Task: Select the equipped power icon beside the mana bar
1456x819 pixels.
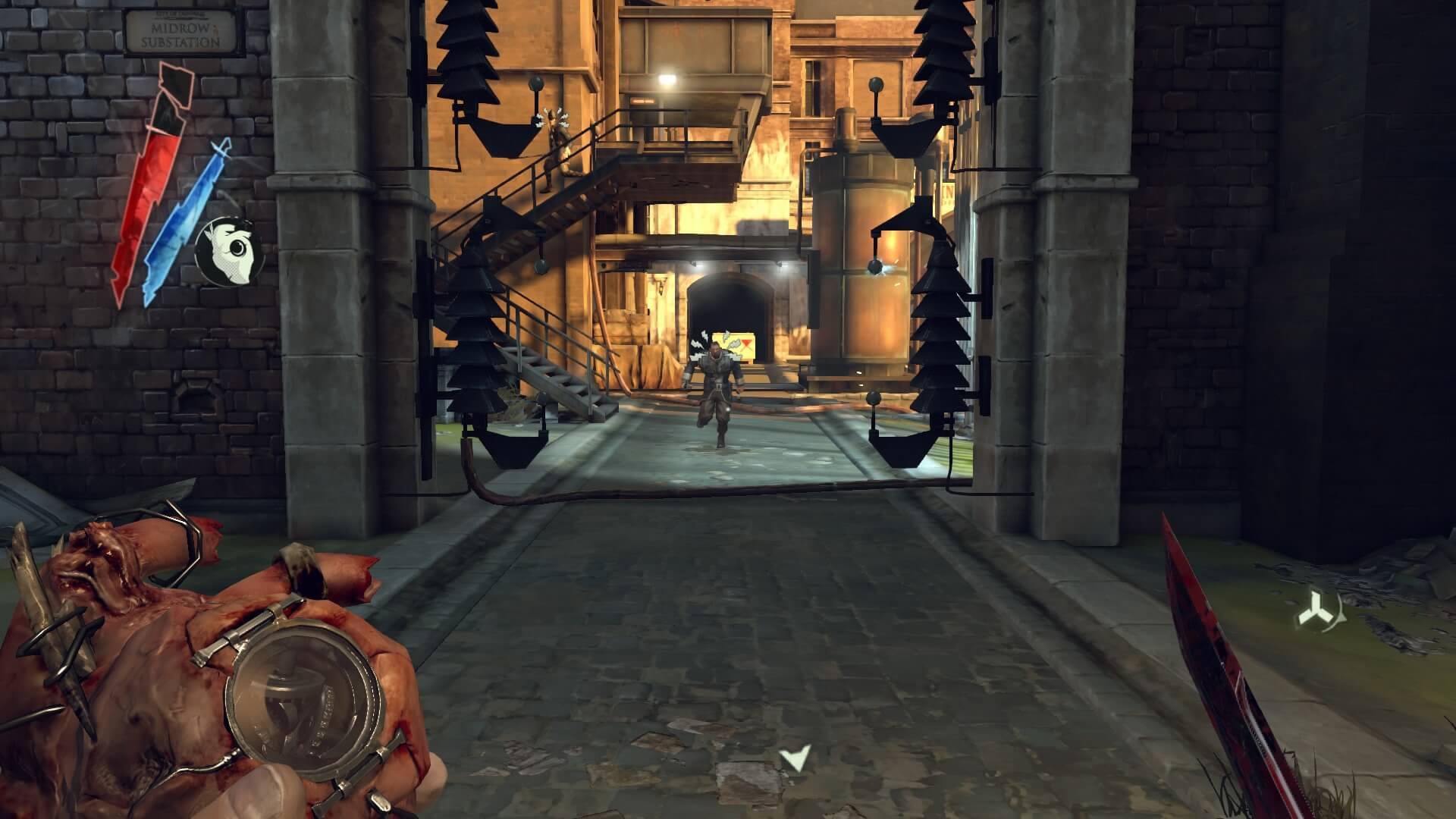Action: 228,251
